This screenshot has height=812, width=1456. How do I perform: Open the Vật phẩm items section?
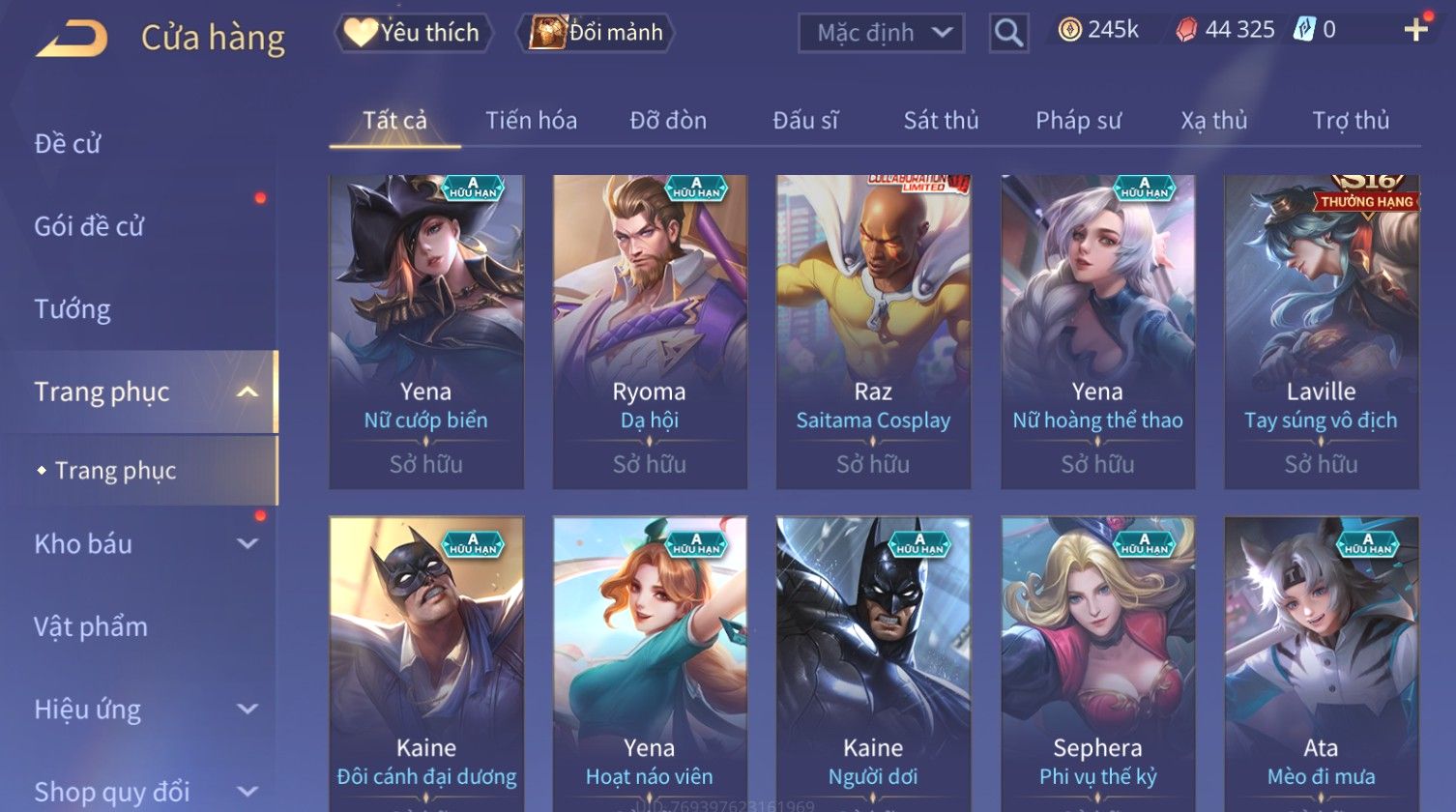pyautogui.click(x=91, y=627)
